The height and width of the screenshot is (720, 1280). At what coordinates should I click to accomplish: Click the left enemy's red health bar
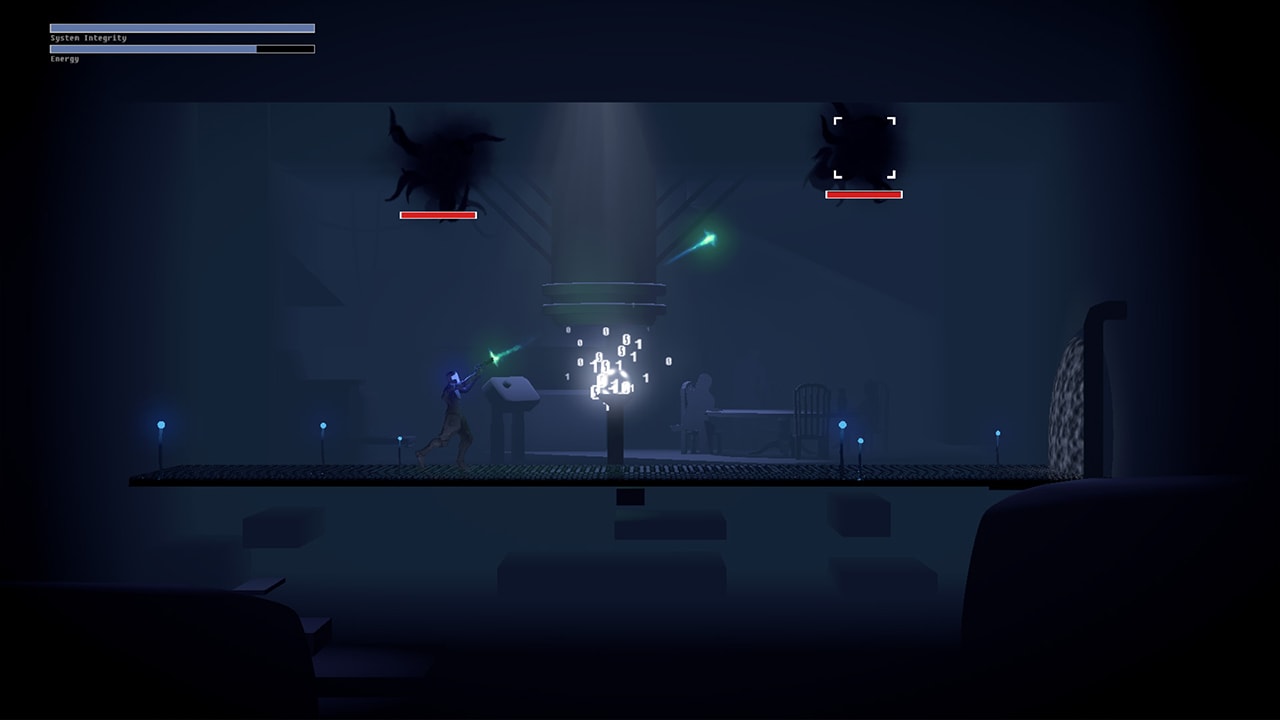pyautogui.click(x=438, y=214)
